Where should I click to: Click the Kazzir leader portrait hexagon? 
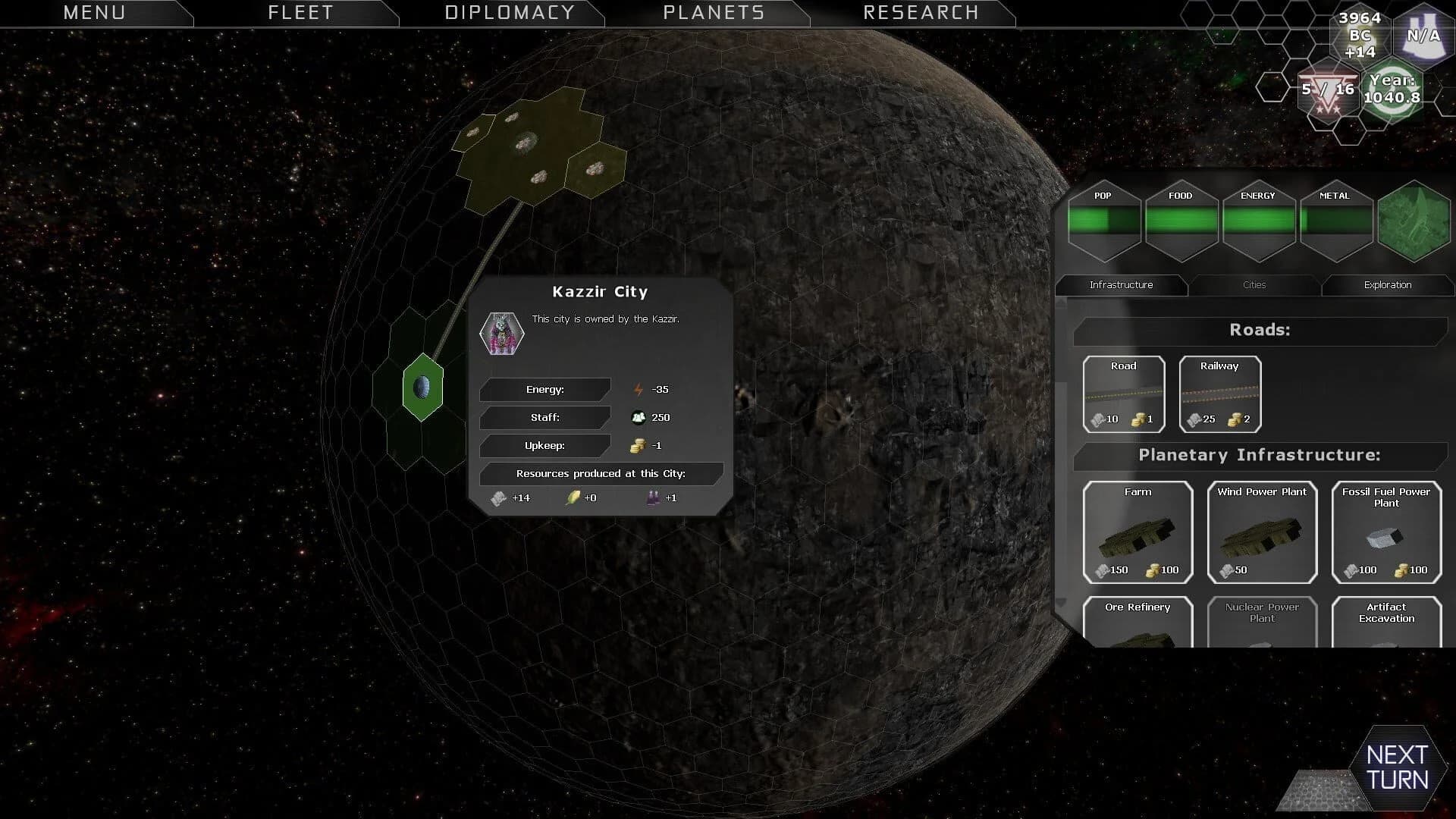click(500, 334)
